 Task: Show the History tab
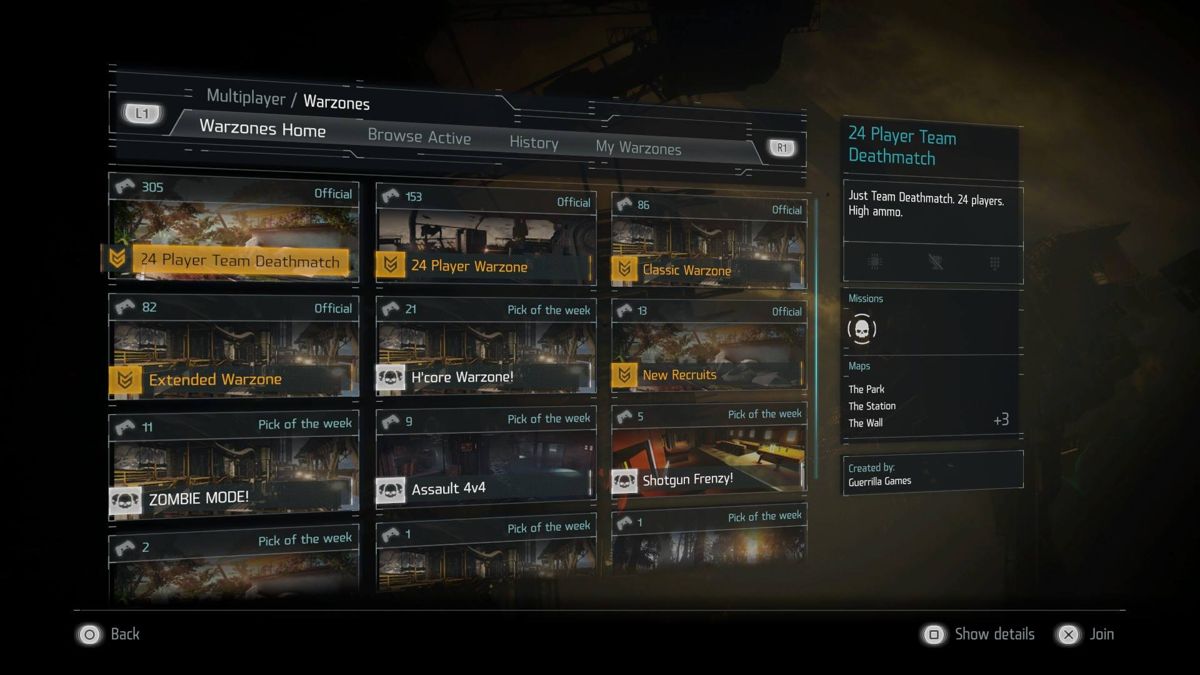pyautogui.click(x=533, y=143)
